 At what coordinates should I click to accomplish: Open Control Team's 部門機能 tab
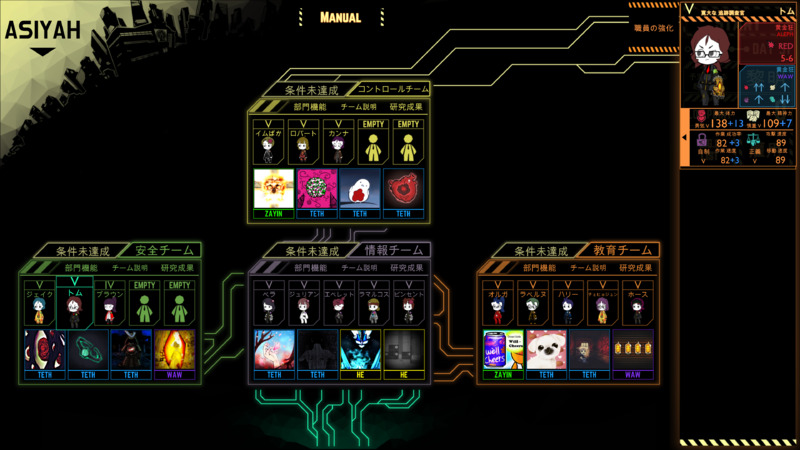coord(309,106)
